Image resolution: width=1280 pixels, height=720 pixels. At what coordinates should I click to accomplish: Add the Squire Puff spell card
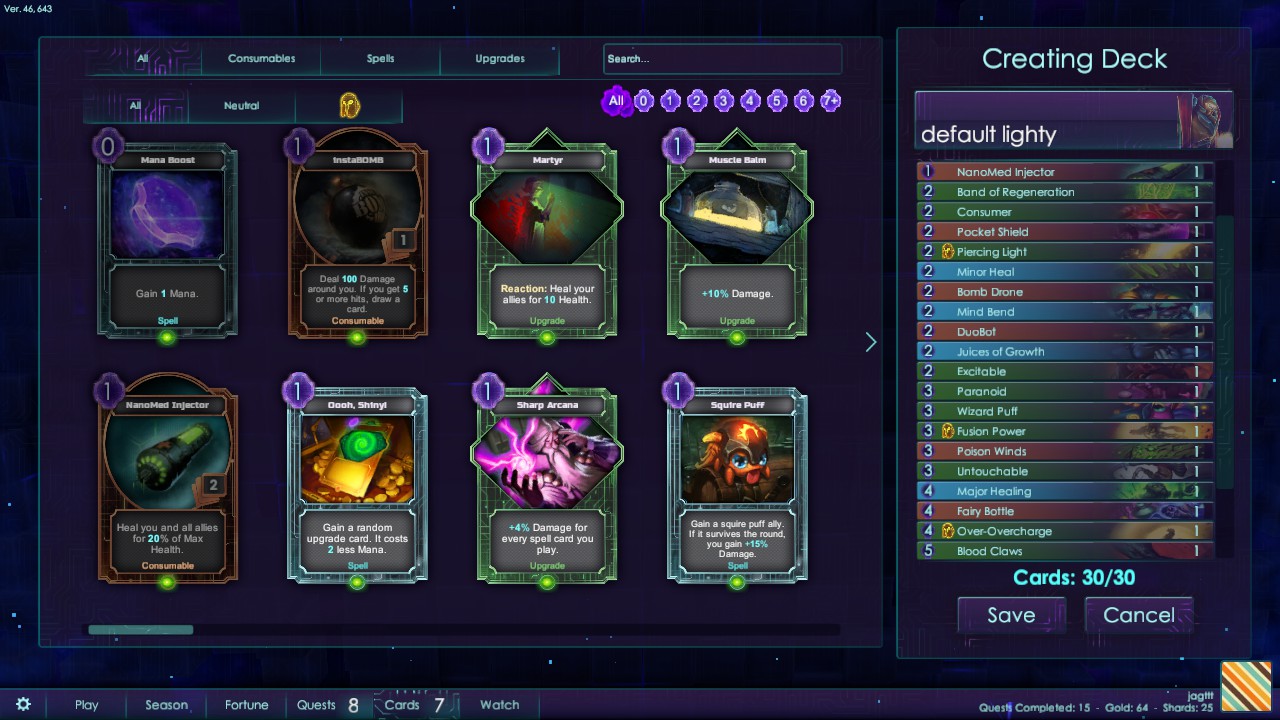point(737,485)
